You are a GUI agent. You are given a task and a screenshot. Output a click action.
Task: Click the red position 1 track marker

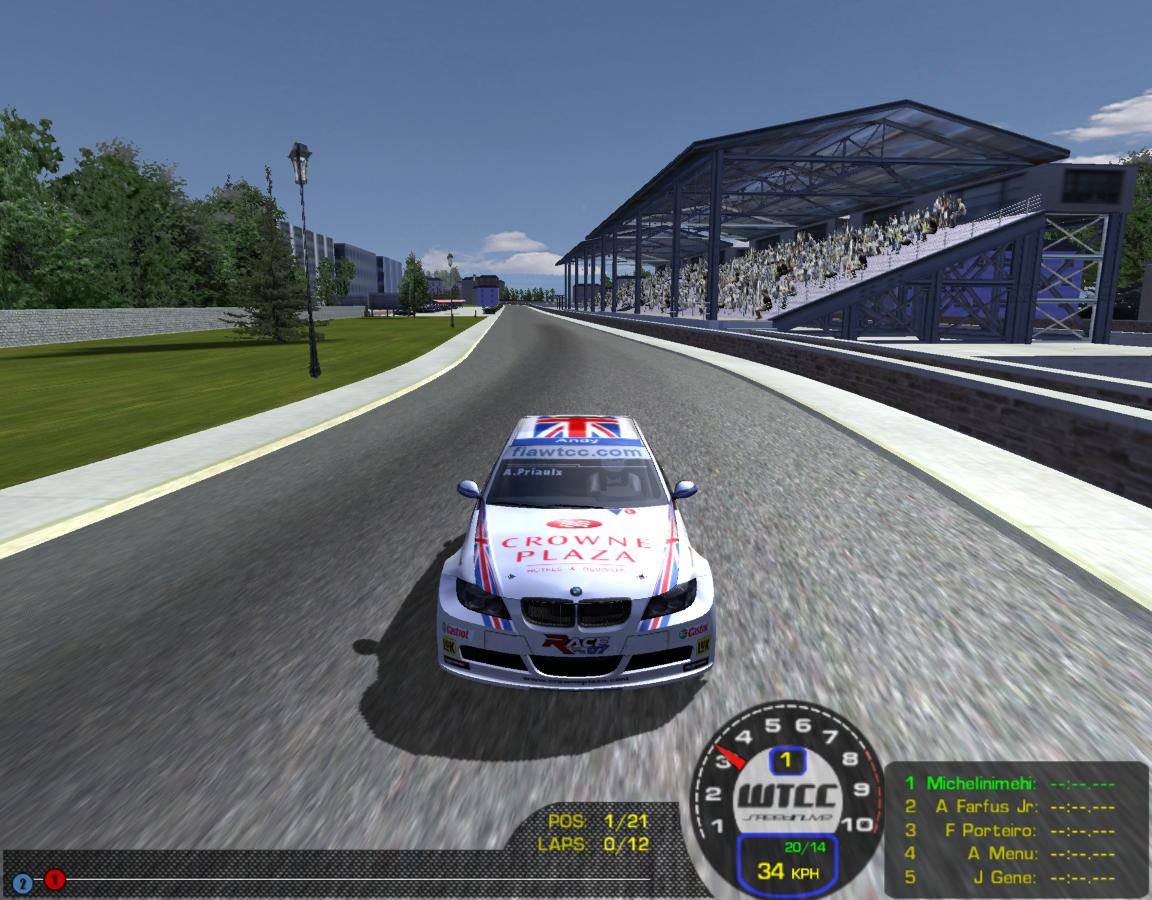55,880
